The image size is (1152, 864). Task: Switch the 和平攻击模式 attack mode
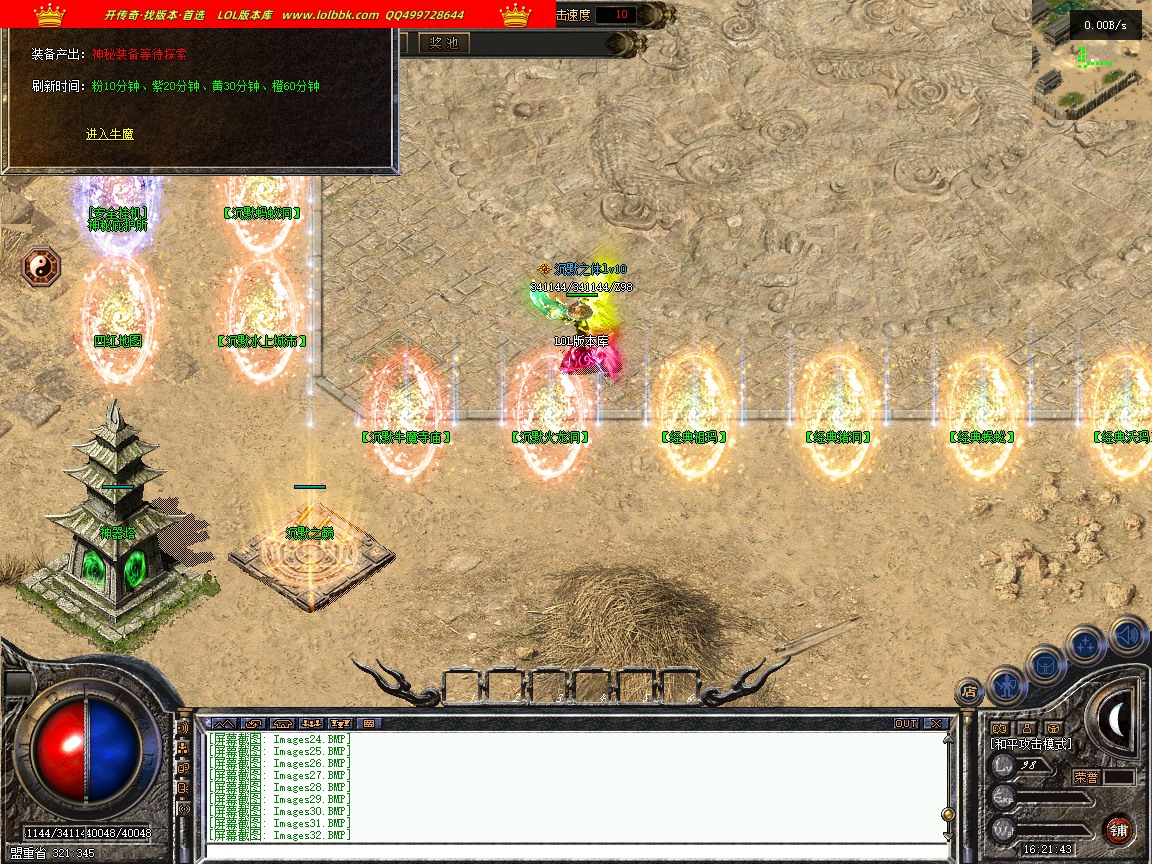pos(1030,744)
